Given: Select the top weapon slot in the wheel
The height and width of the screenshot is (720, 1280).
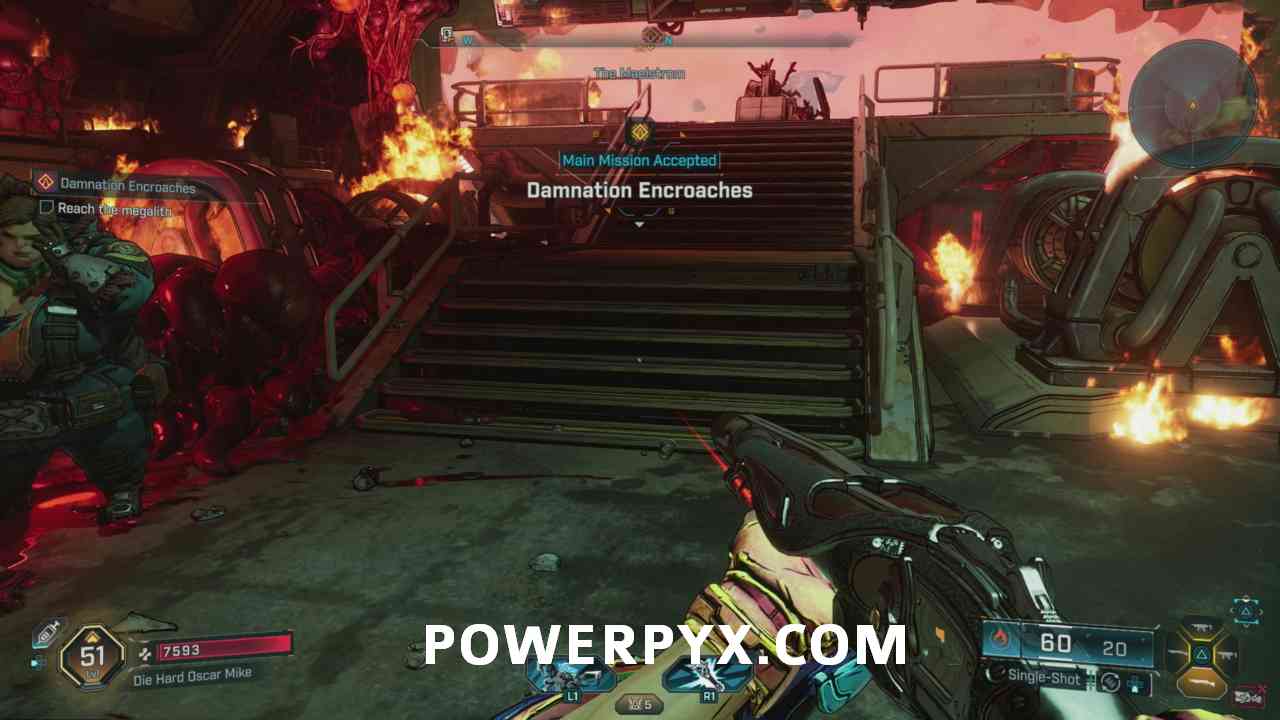Looking at the screenshot, I should coord(1201,627).
